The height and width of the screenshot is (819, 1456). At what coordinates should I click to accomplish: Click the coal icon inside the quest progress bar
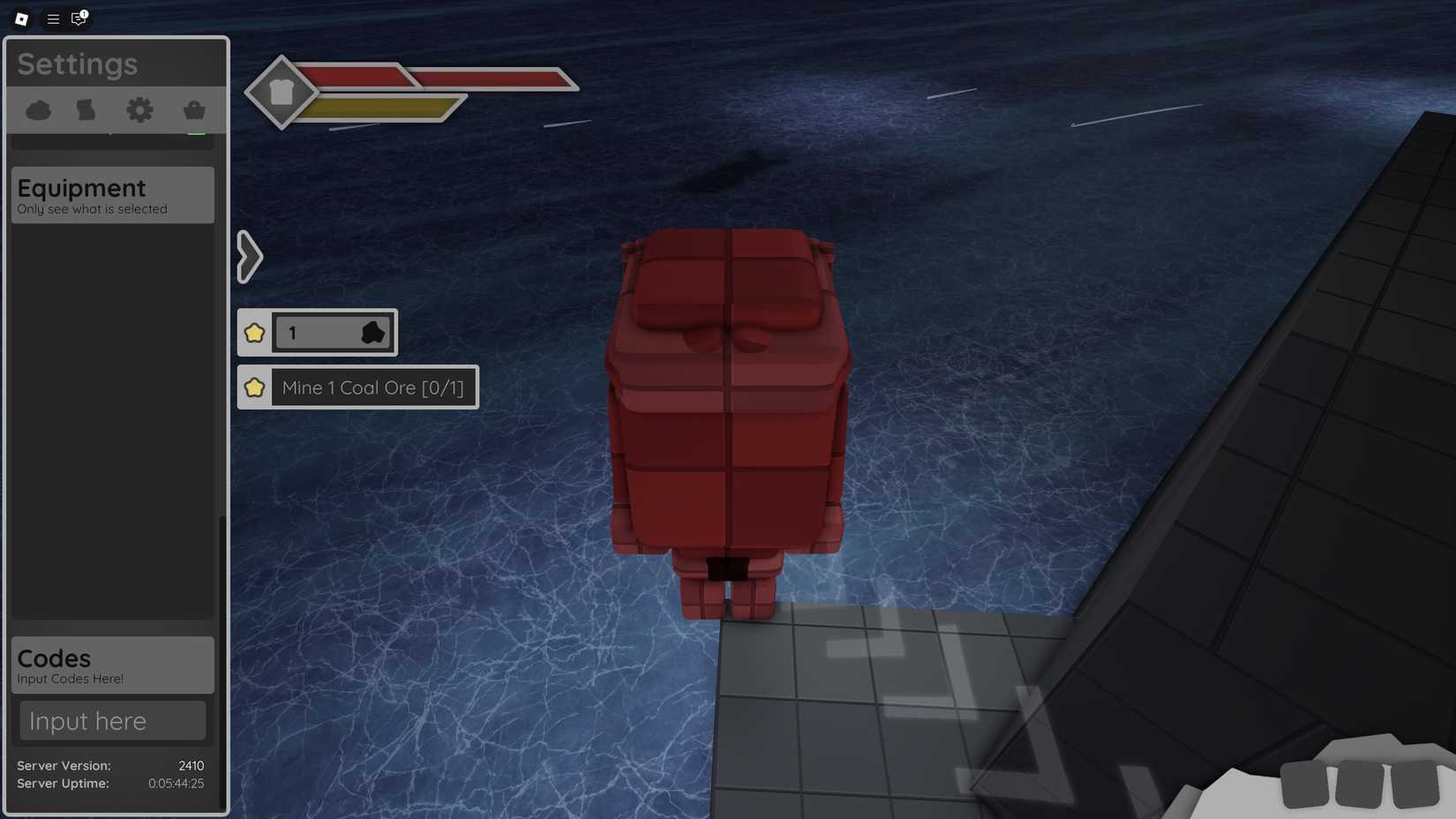coord(373,333)
